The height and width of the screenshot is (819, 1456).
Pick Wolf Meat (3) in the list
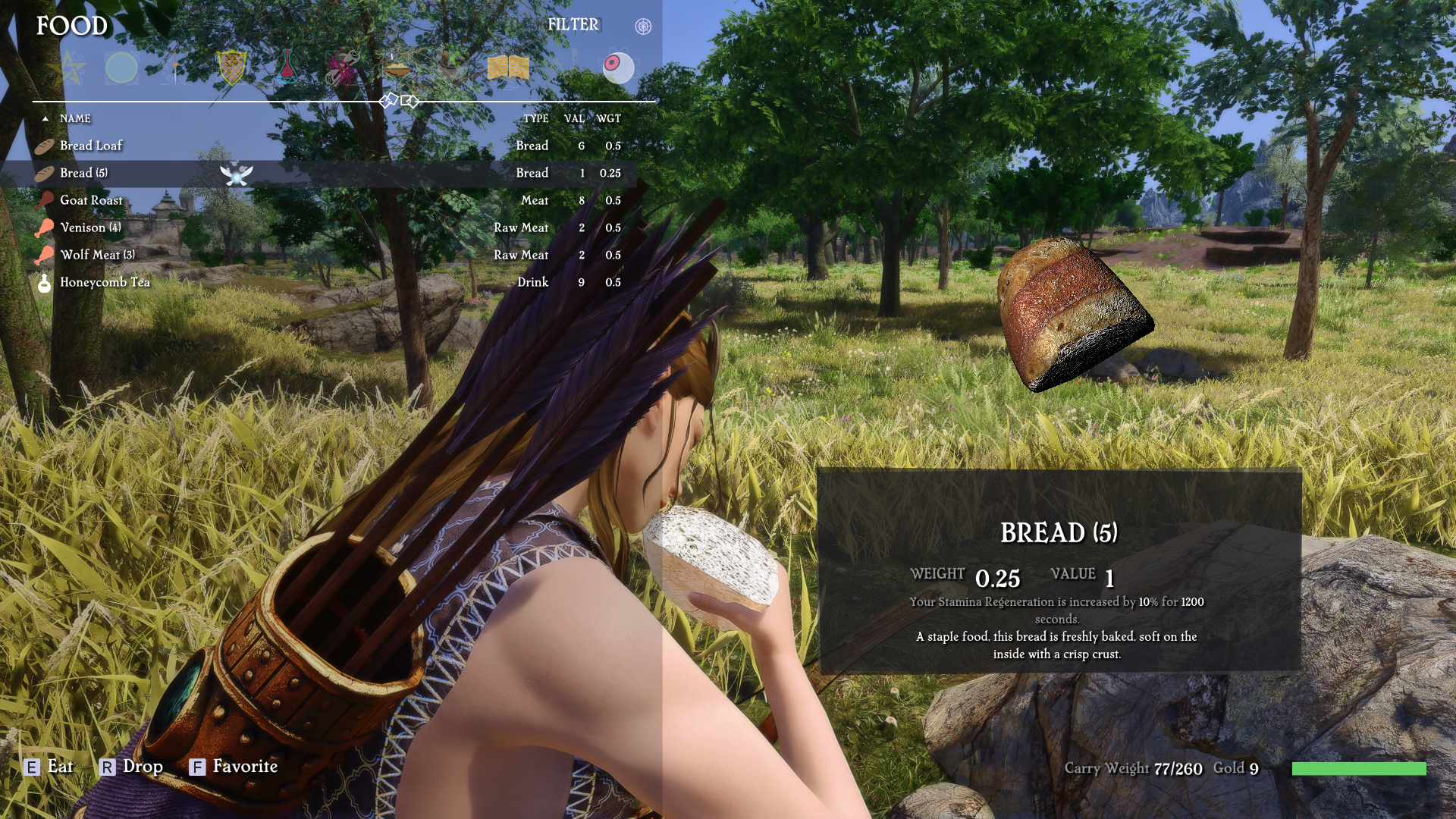click(97, 255)
